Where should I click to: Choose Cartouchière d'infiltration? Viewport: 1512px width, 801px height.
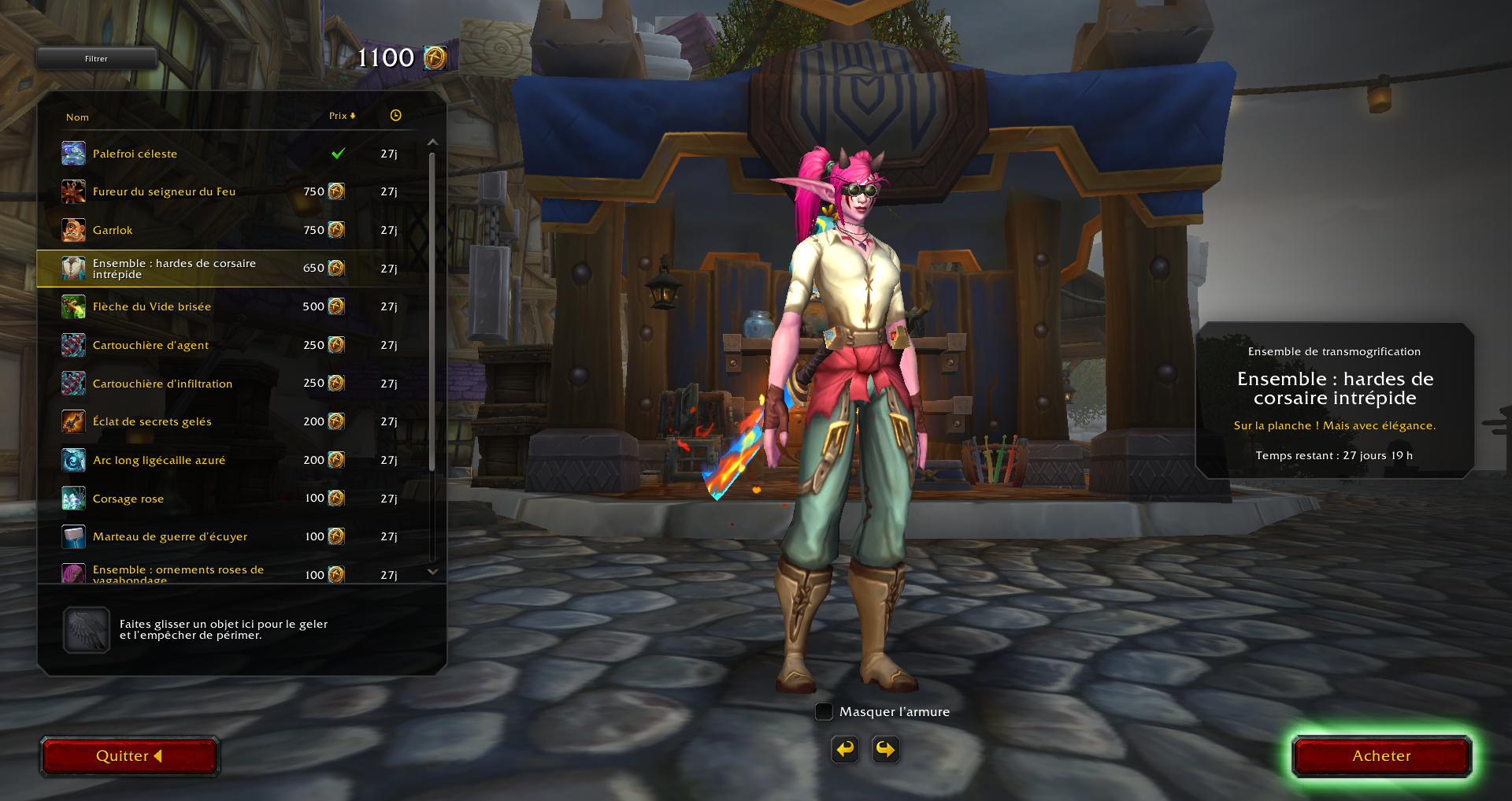(x=162, y=384)
